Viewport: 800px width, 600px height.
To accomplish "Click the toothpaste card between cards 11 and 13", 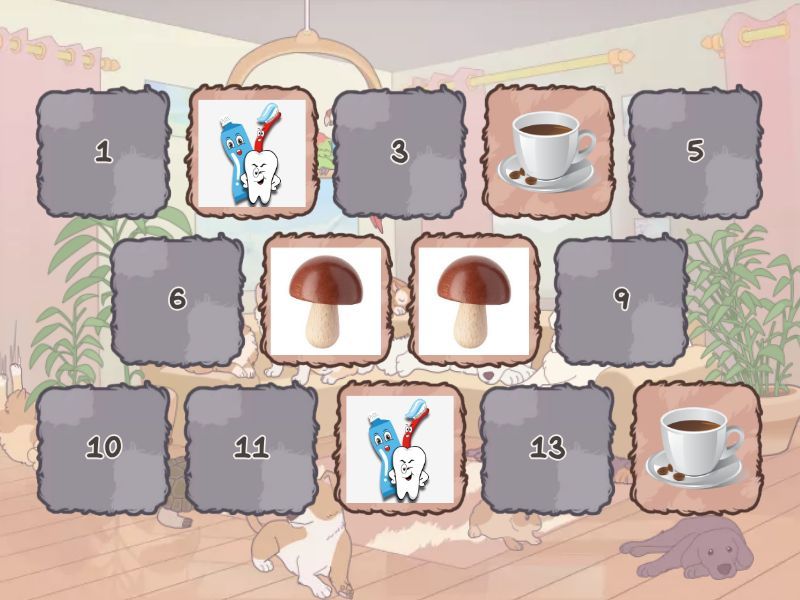I will click(x=399, y=447).
